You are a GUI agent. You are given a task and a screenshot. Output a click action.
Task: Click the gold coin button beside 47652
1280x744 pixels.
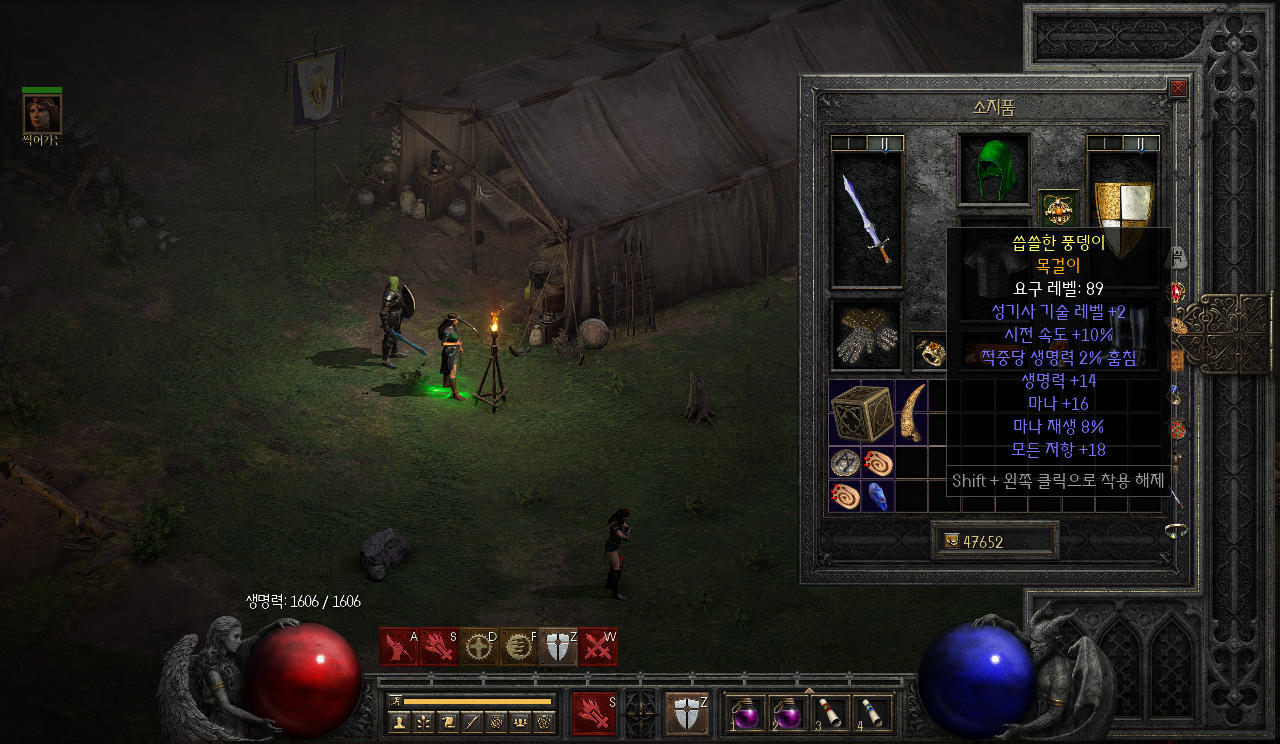pyautogui.click(x=951, y=541)
